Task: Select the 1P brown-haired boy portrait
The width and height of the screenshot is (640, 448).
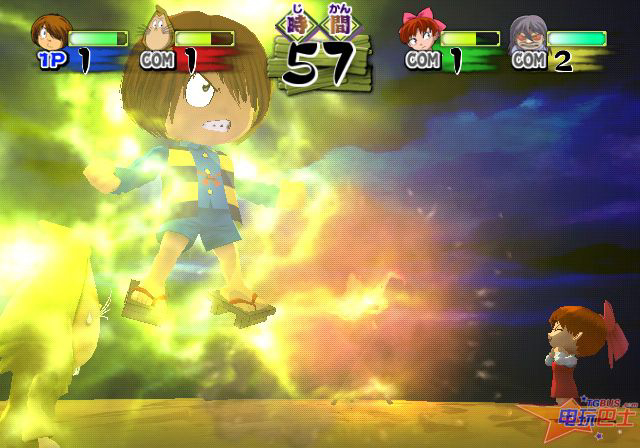Action: (x=48, y=31)
